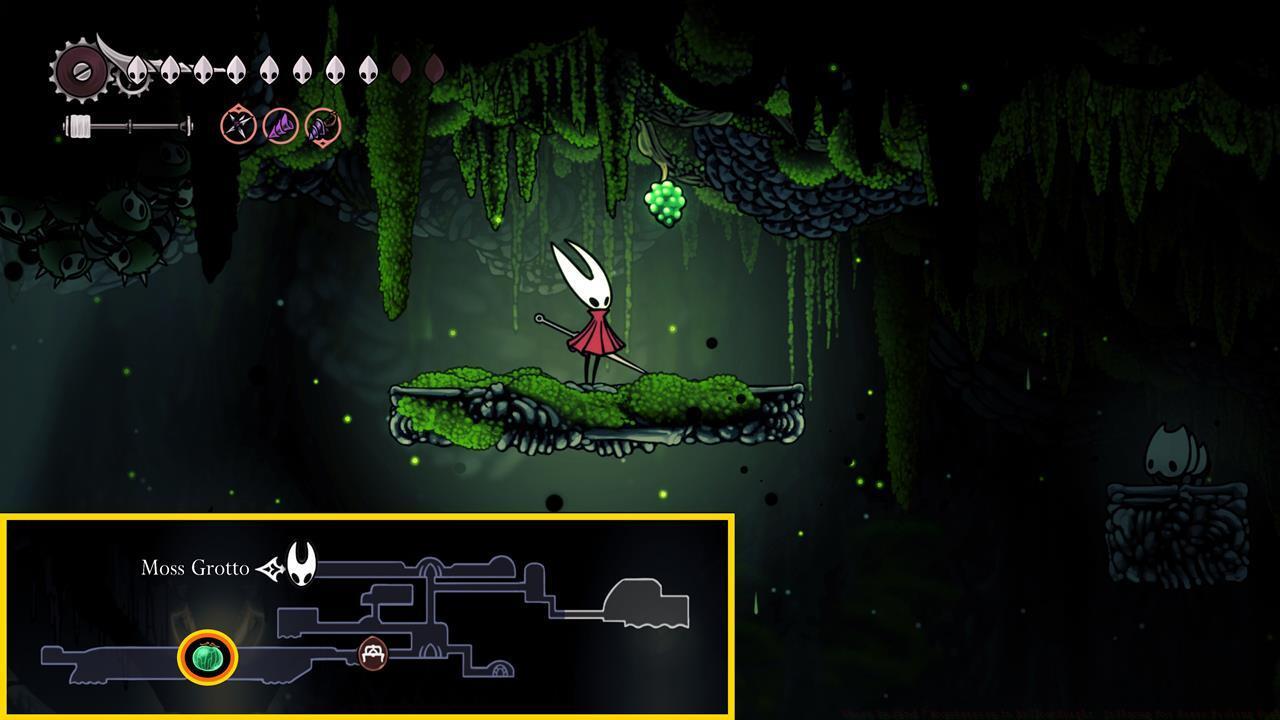1280x720 pixels.
Task: Click the Moss Grotto area label
Action: pos(195,568)
